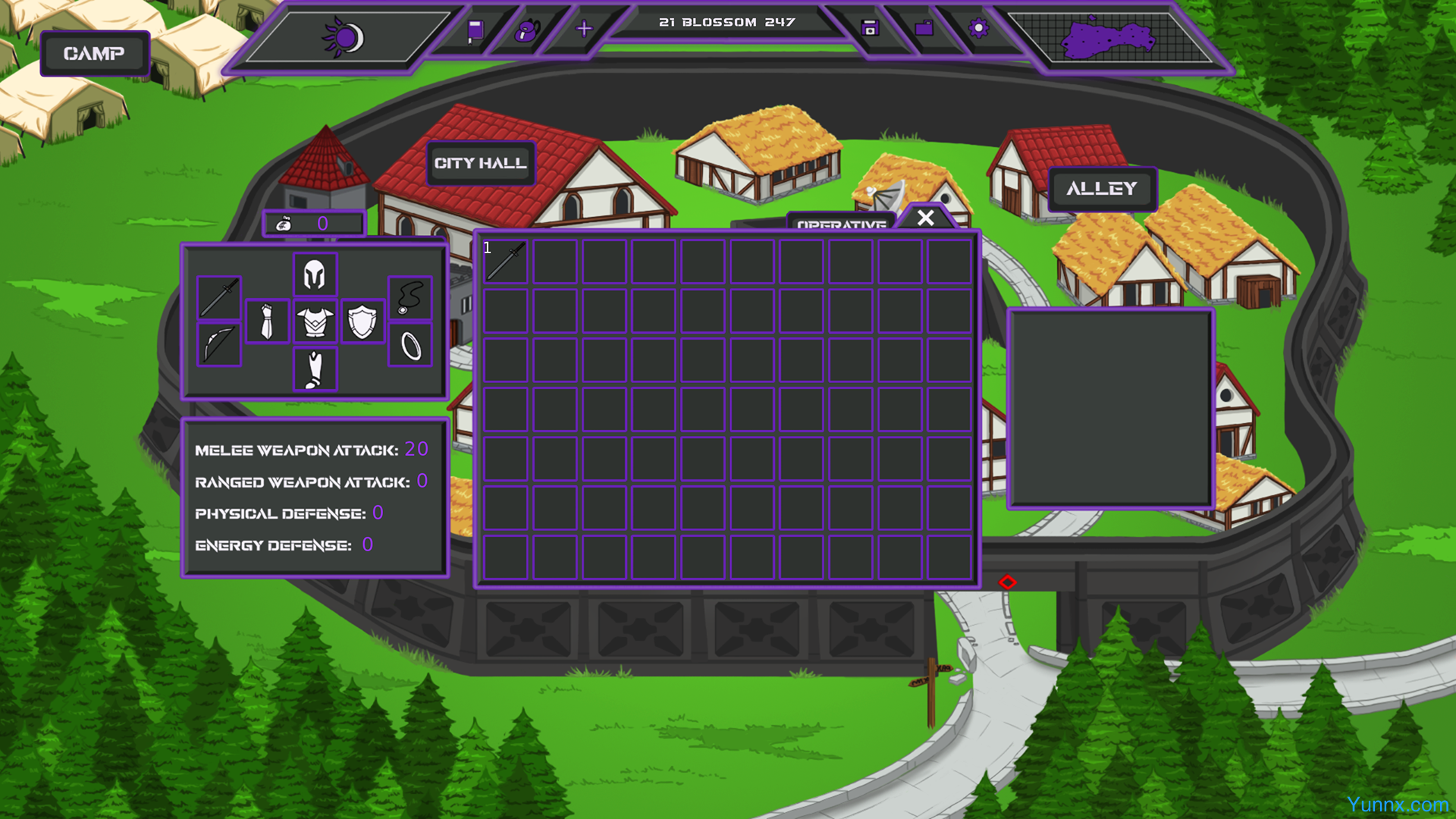The image size is (1456, 819).
Task: Open the journal book icon
Action: click(475, 30)
